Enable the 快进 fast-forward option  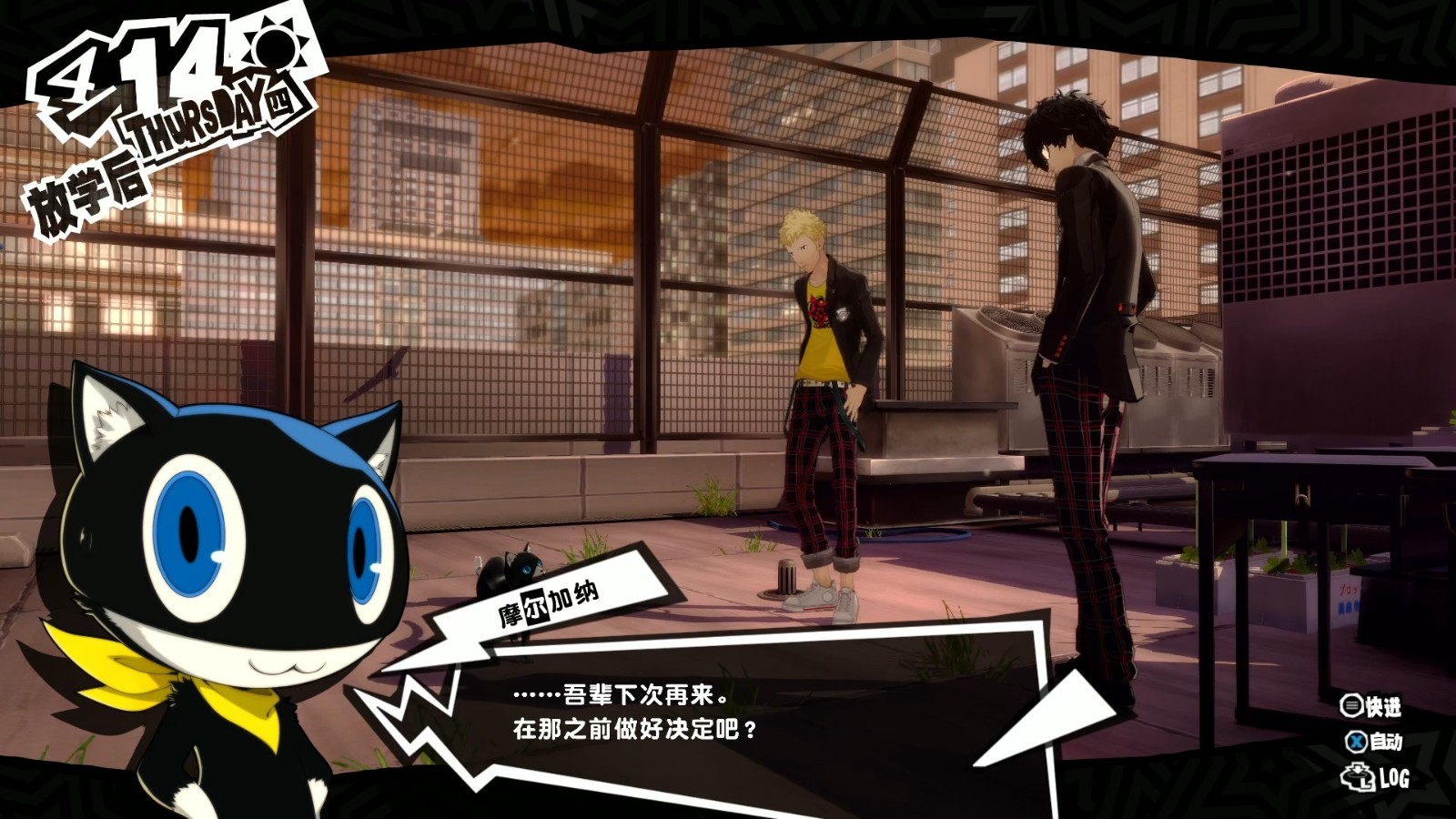1370,706
